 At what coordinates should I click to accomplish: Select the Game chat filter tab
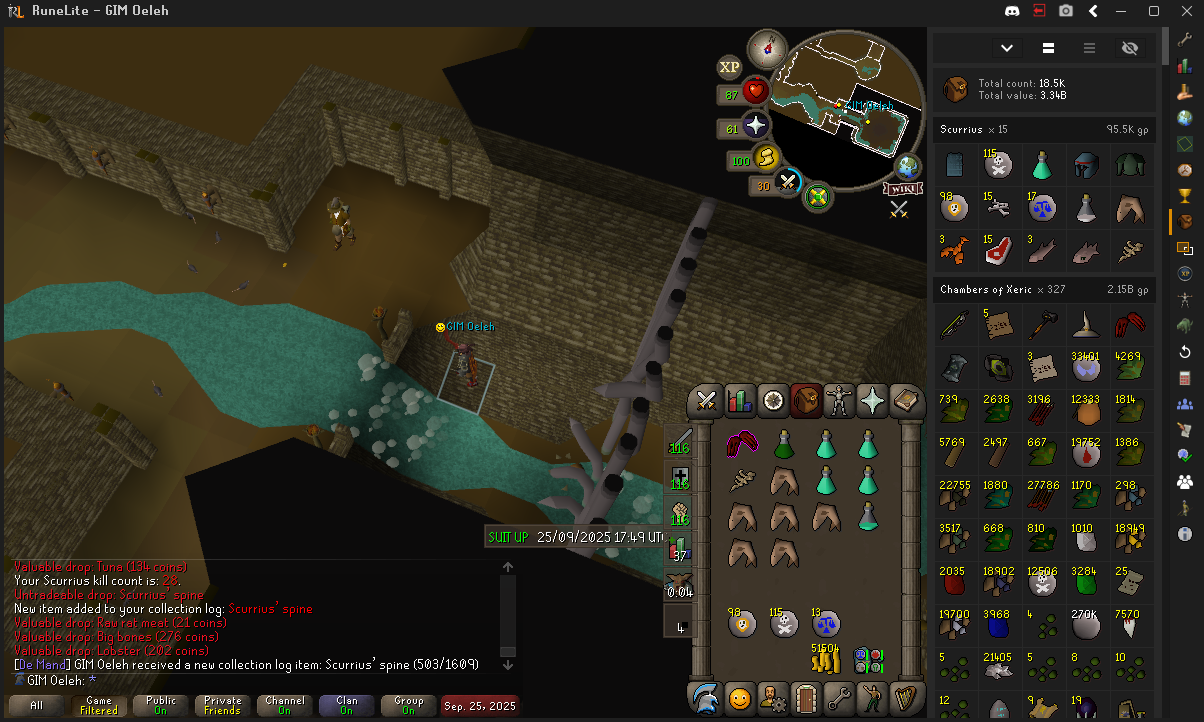point(99,705)
